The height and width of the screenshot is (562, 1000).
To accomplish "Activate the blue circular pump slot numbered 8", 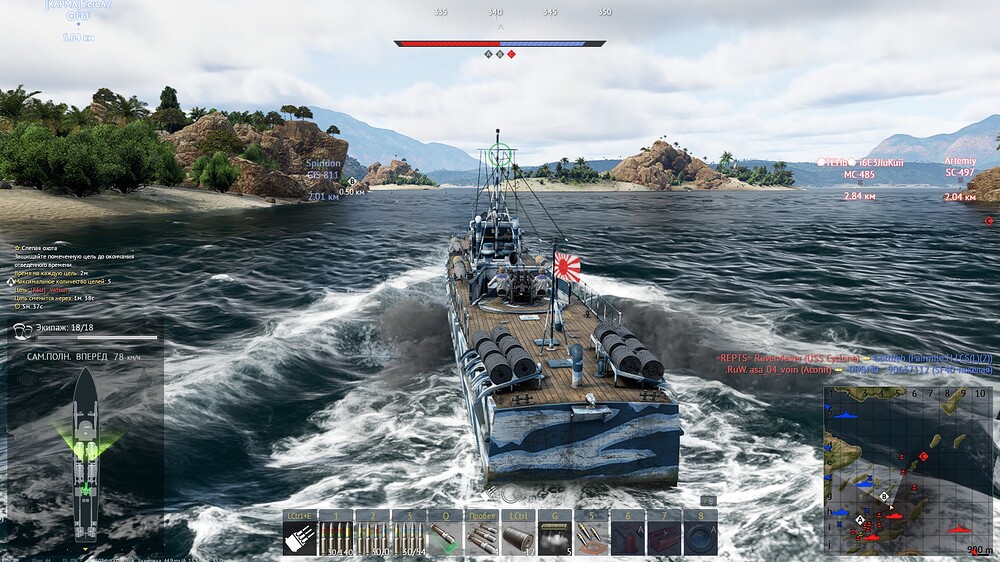I will point(700,537).
